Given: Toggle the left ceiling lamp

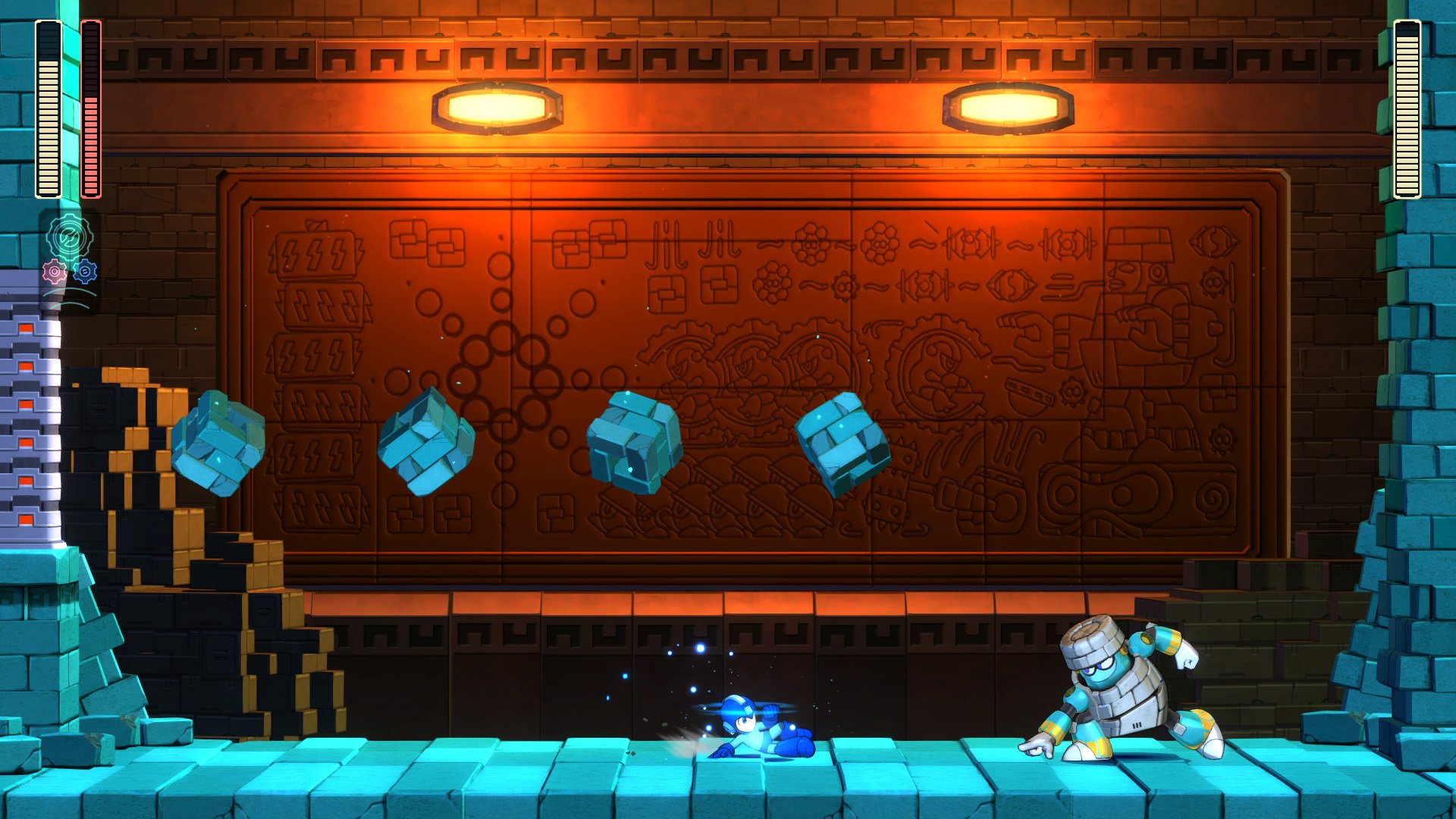Looking at the screenshot, I should (497, 106).
